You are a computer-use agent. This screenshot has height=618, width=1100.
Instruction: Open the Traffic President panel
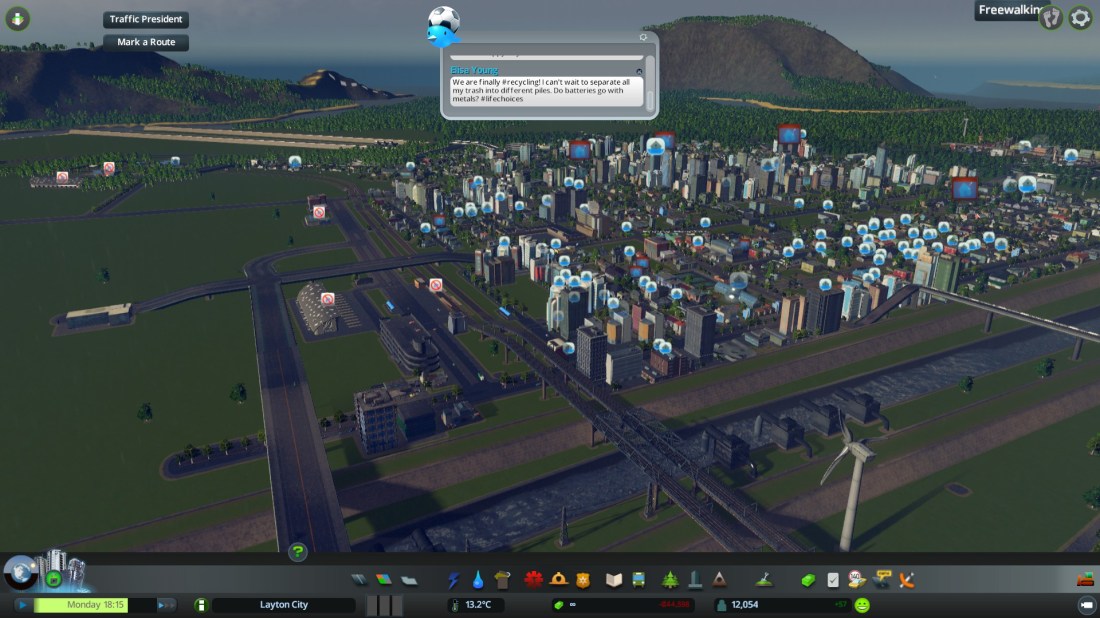(146, 20)
